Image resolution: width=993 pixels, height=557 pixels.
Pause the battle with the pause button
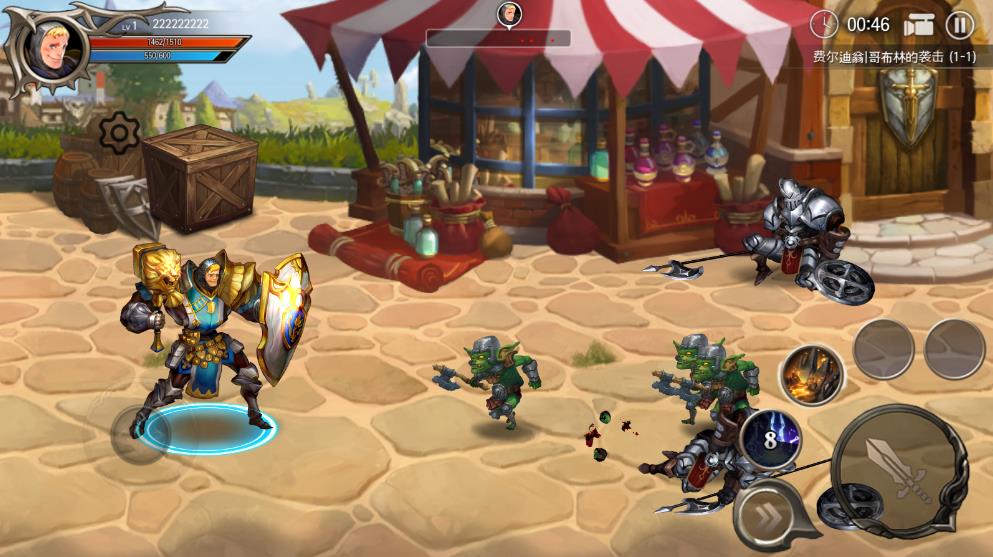(959, 25)
